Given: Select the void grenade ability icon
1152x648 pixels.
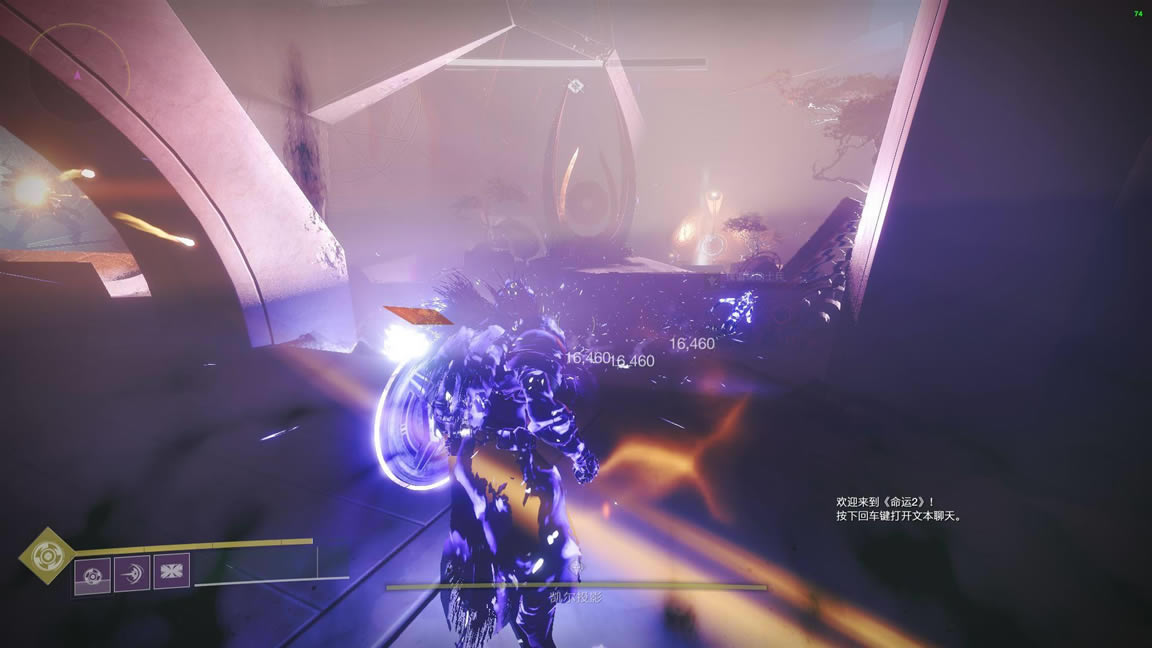Looking at the screenshot, I should click(x=93, y=575).
